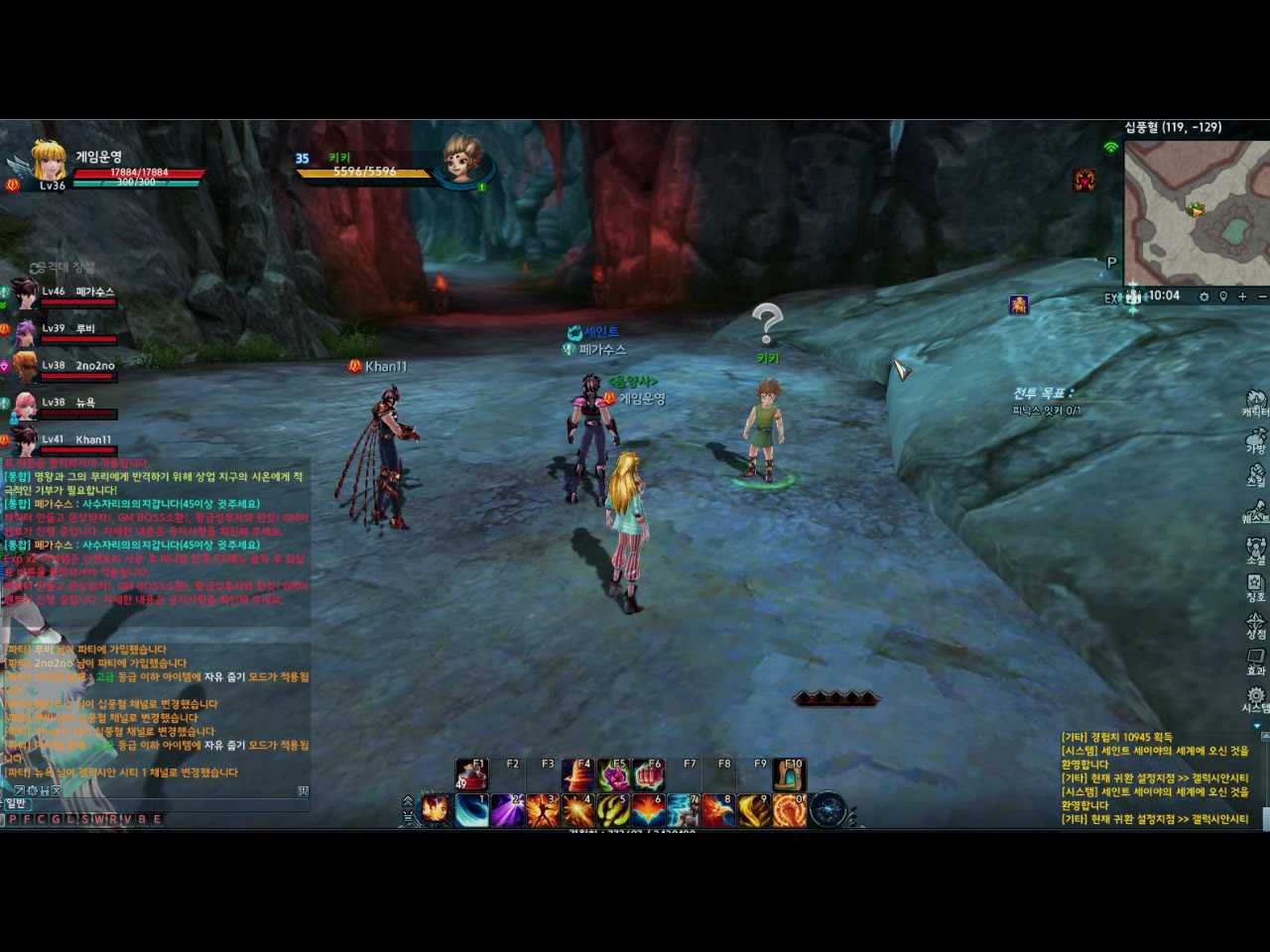Activate the phoenix skill in slot 8

point(718,810)
